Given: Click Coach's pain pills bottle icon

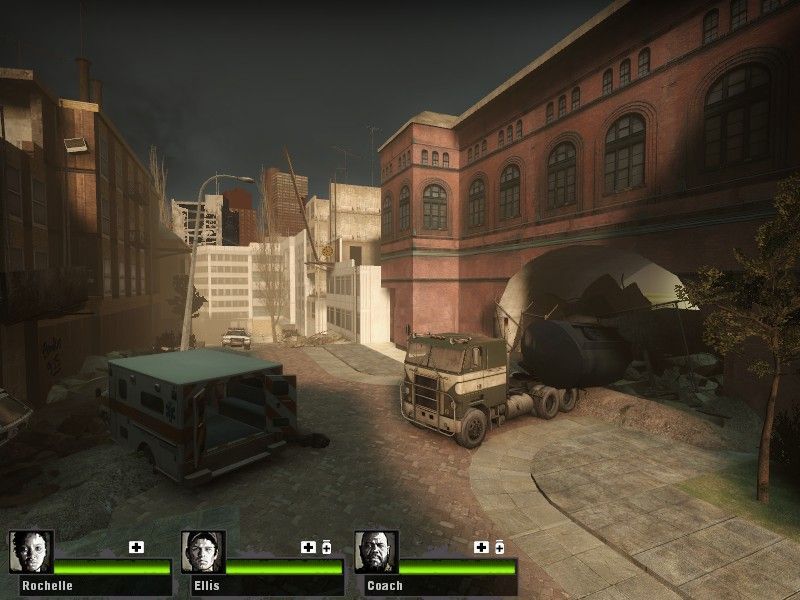Looking at the screenshot, I should [498, 547].
